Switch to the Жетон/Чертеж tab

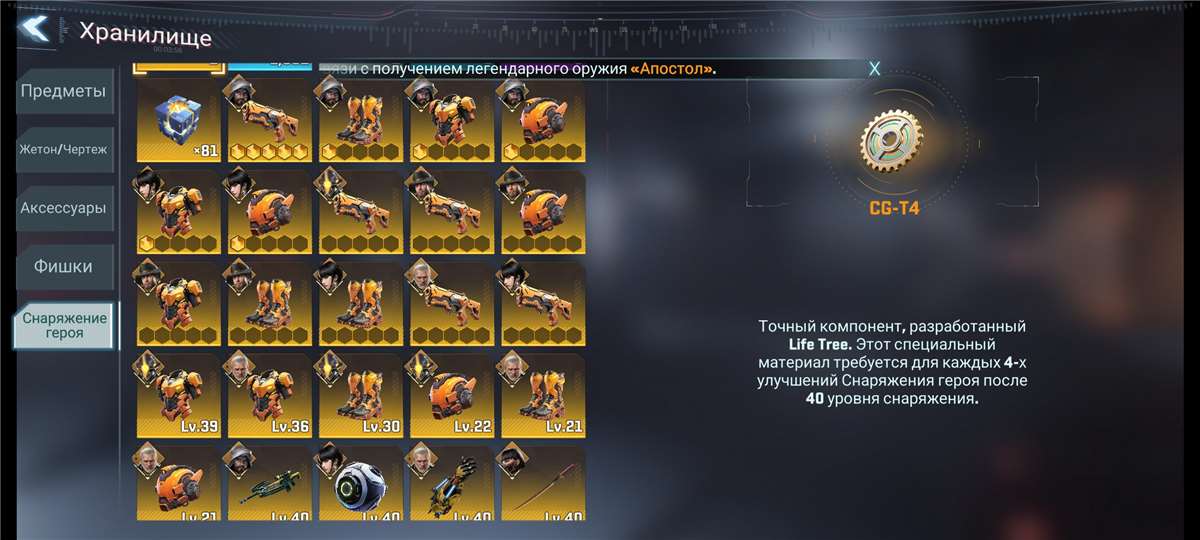point(63,150)
